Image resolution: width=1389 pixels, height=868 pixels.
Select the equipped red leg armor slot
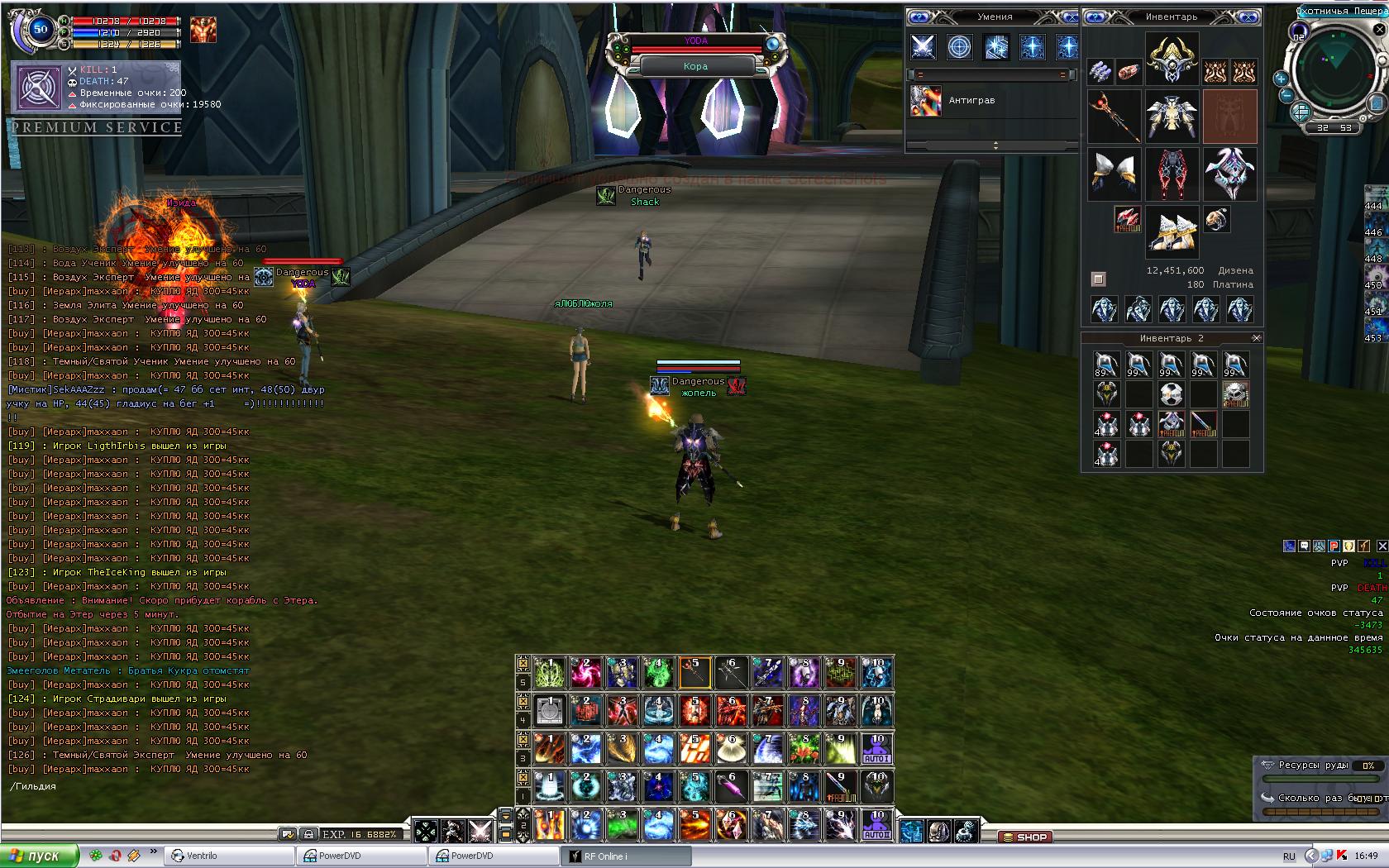[x=1172, y=174]
